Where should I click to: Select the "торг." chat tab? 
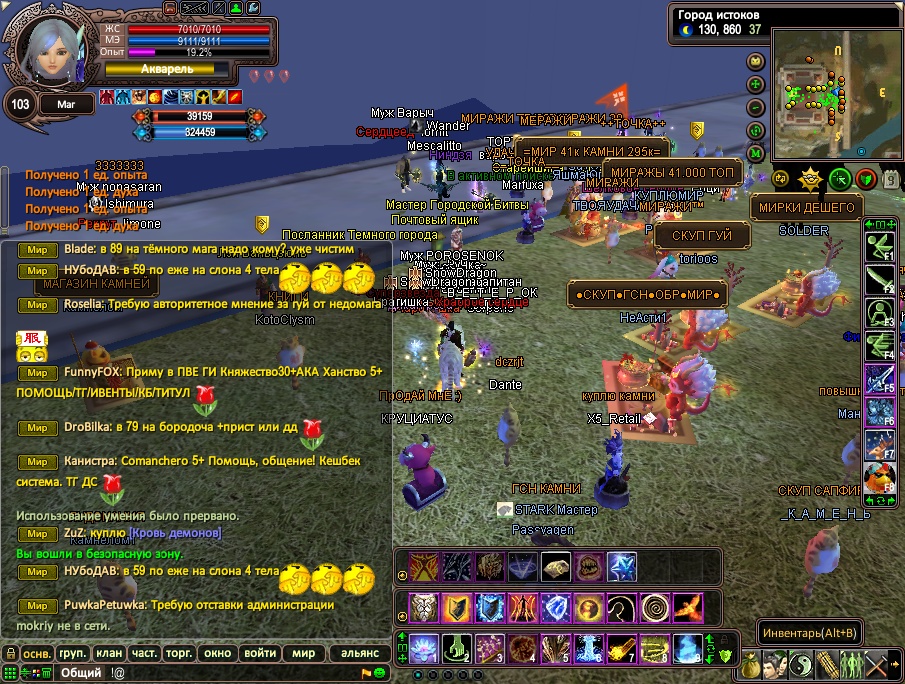pyautogui.click(x=180, y=653)
